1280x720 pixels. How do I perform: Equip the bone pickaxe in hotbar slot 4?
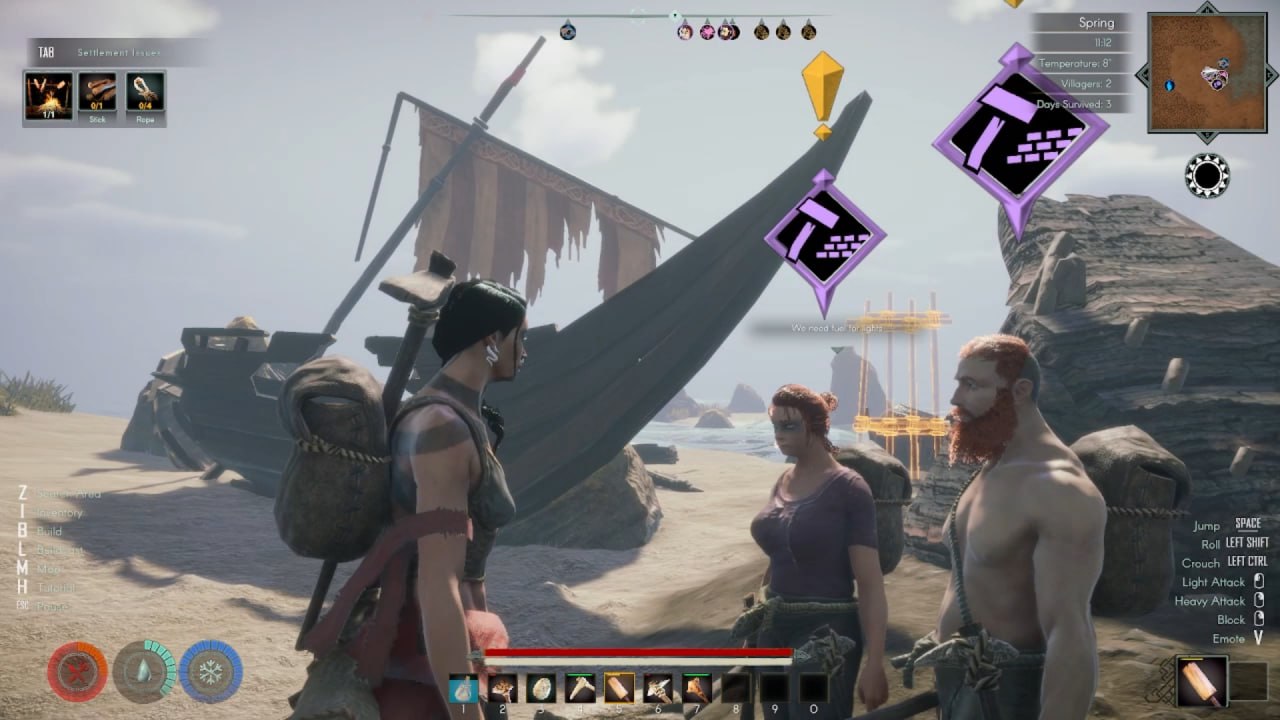tap(580, 688)
